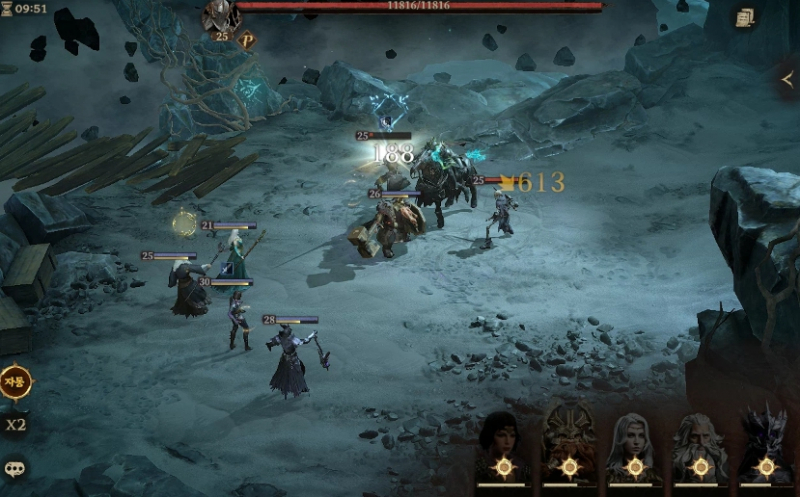Open the chat speech bubble
Image resolution: width=800 pixels, height=497 pixels.
click(x=15, y=467)
